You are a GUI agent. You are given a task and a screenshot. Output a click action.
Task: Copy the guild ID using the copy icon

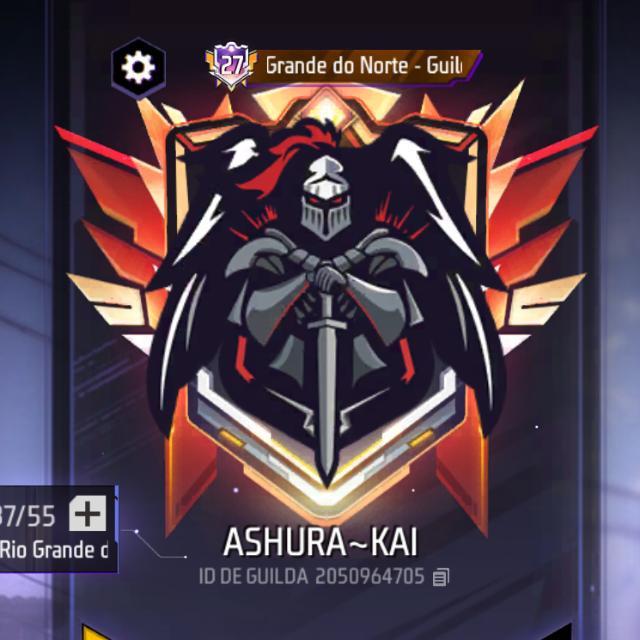click(x=442, y=577)
